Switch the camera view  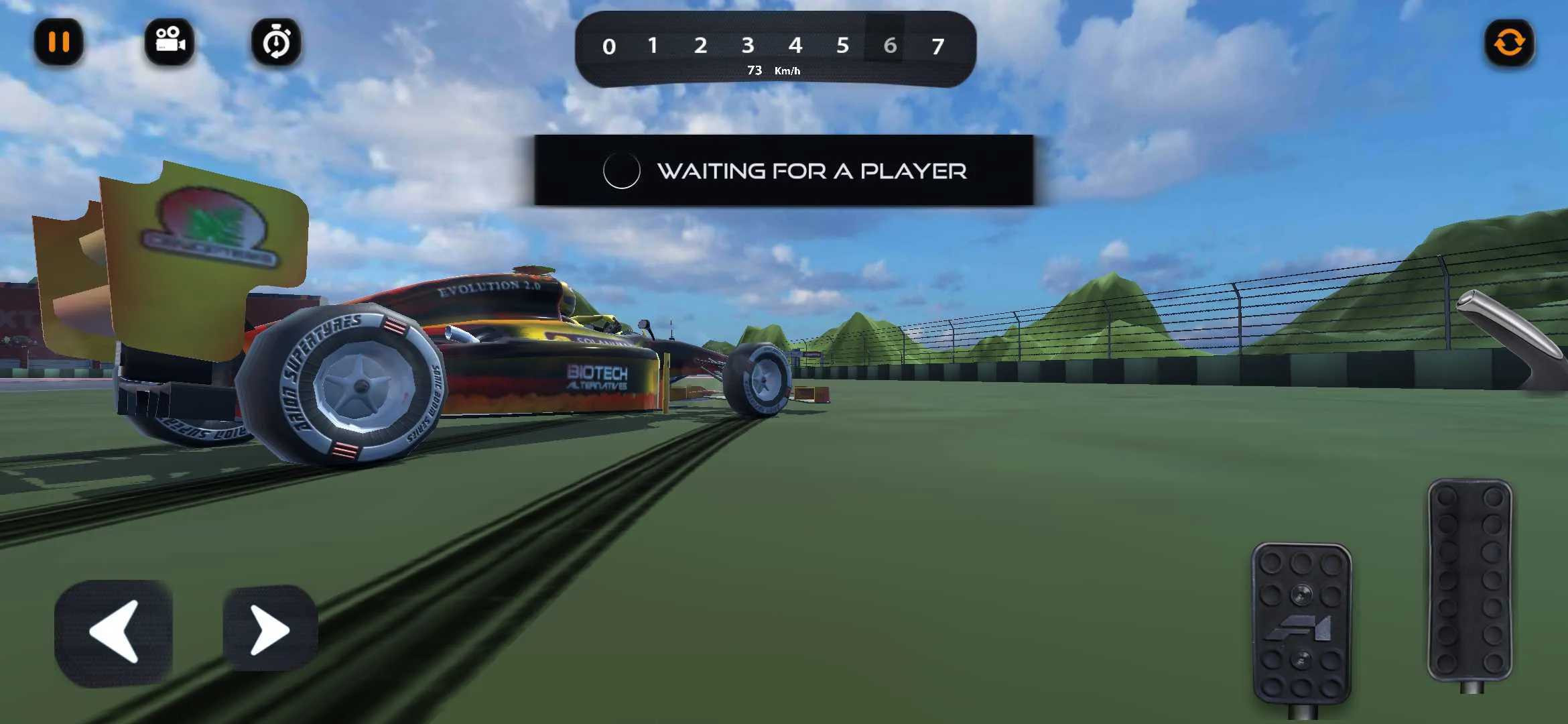coord(170,43)
